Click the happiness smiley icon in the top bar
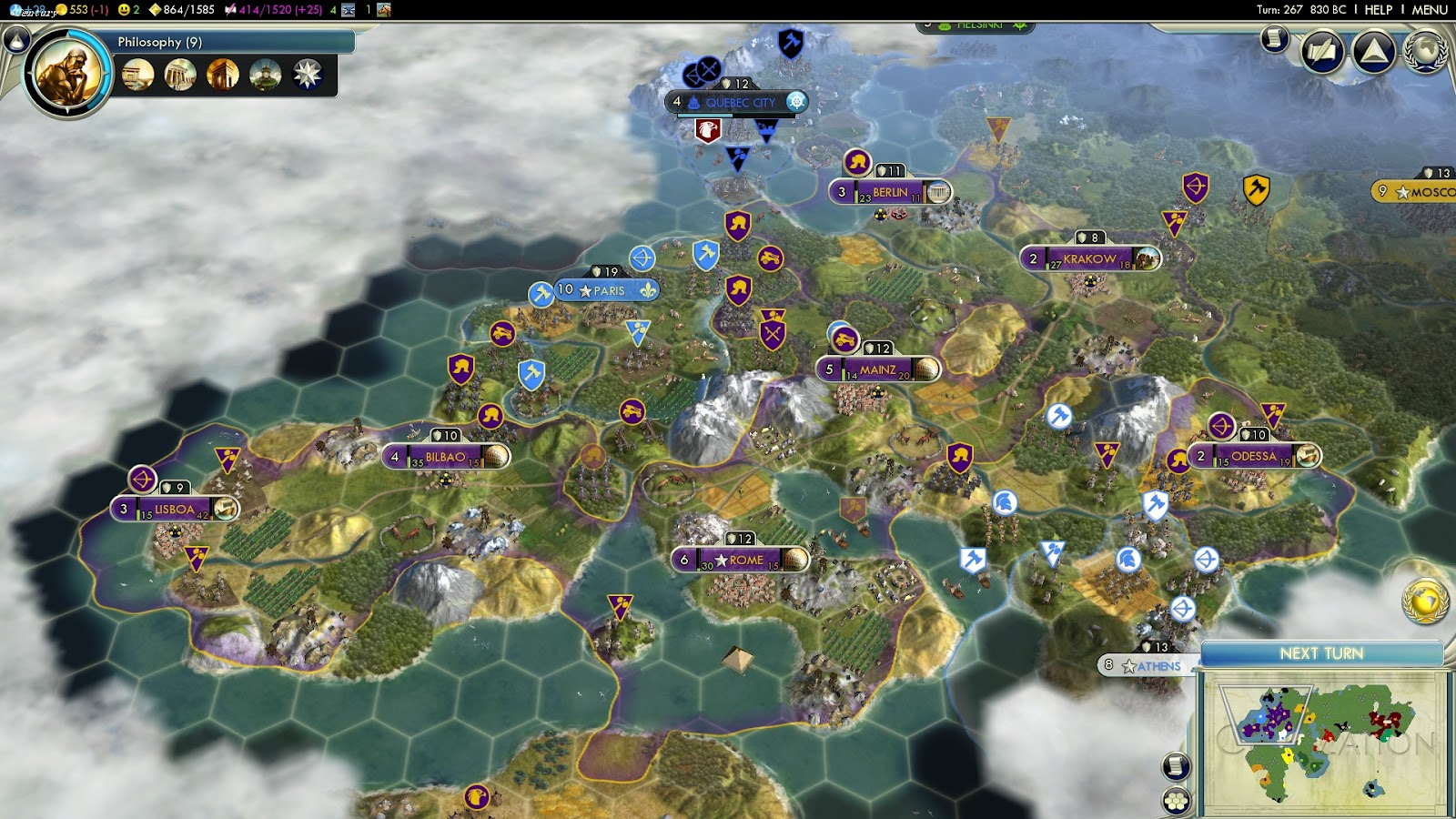This screenshot has width=1456, height=819. click(x=125, y=10)
